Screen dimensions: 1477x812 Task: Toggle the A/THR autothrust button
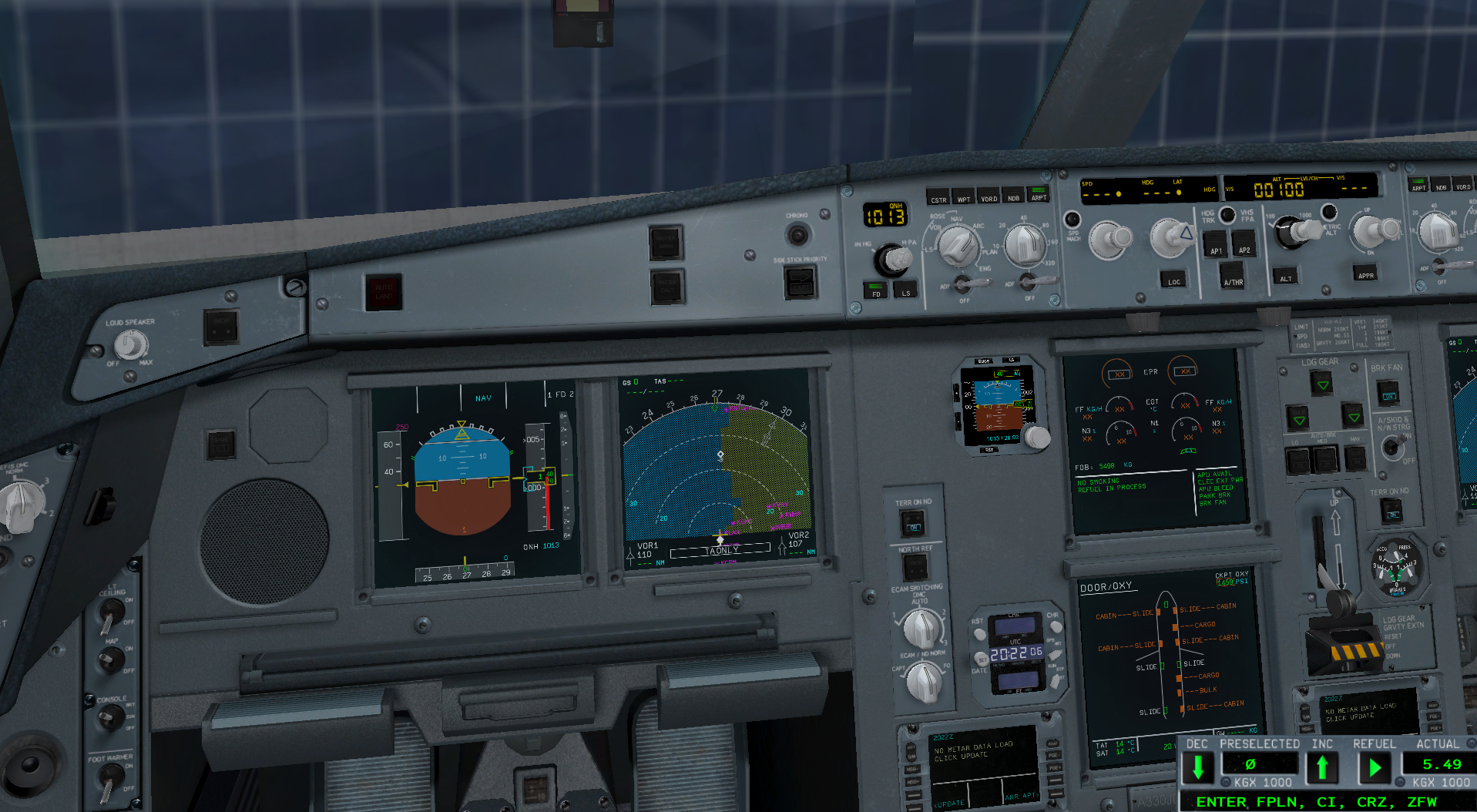click(x=1233, y=279)
